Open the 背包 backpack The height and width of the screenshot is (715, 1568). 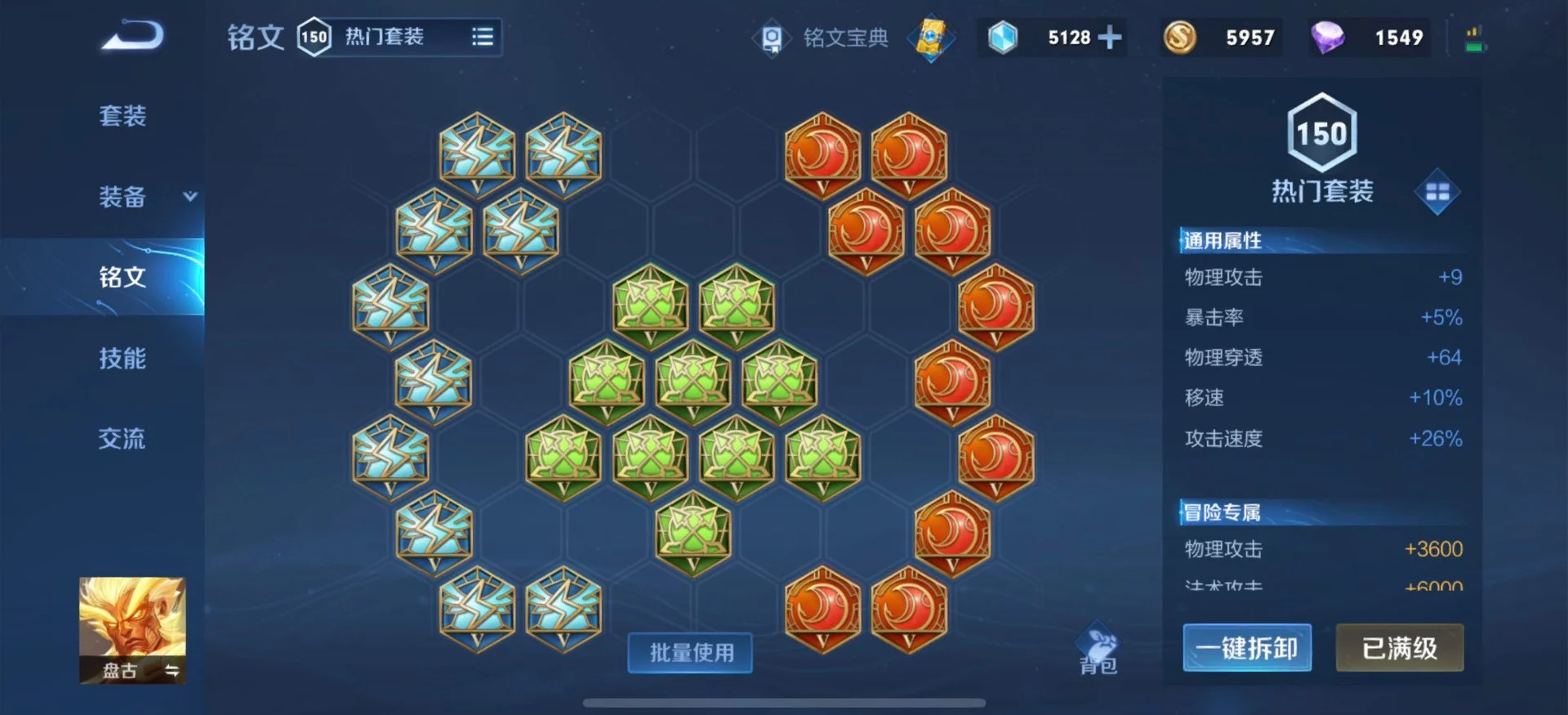pyautogui.click(x=1098, y=650)
